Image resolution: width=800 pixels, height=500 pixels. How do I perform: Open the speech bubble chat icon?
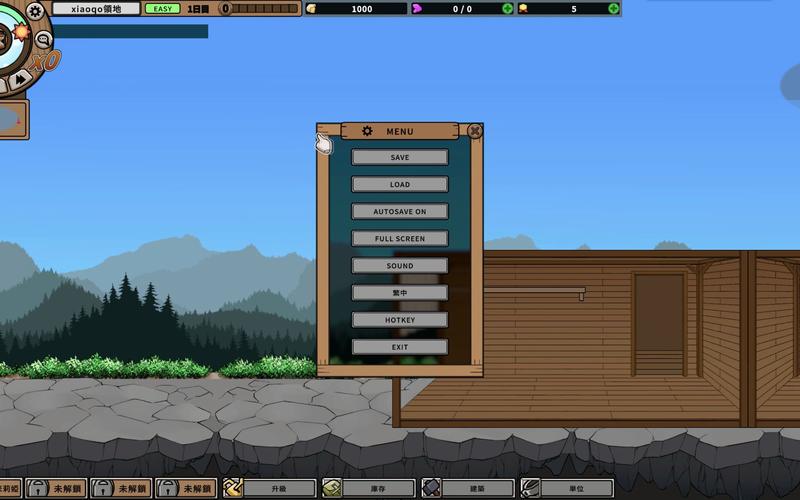pyautogui.click(x=44, y=39)
